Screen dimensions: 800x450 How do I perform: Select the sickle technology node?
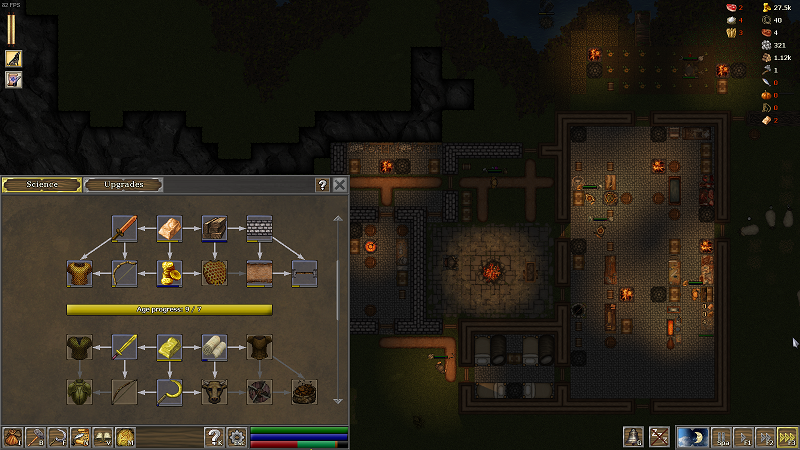point(169,392)
